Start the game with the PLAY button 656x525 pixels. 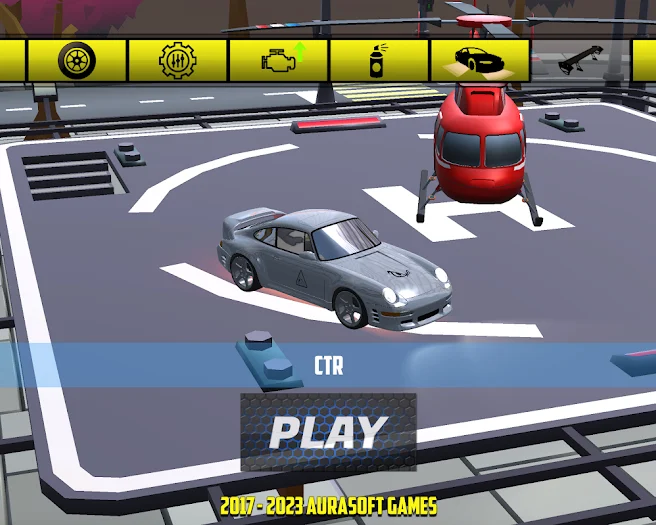coord(328,432)
